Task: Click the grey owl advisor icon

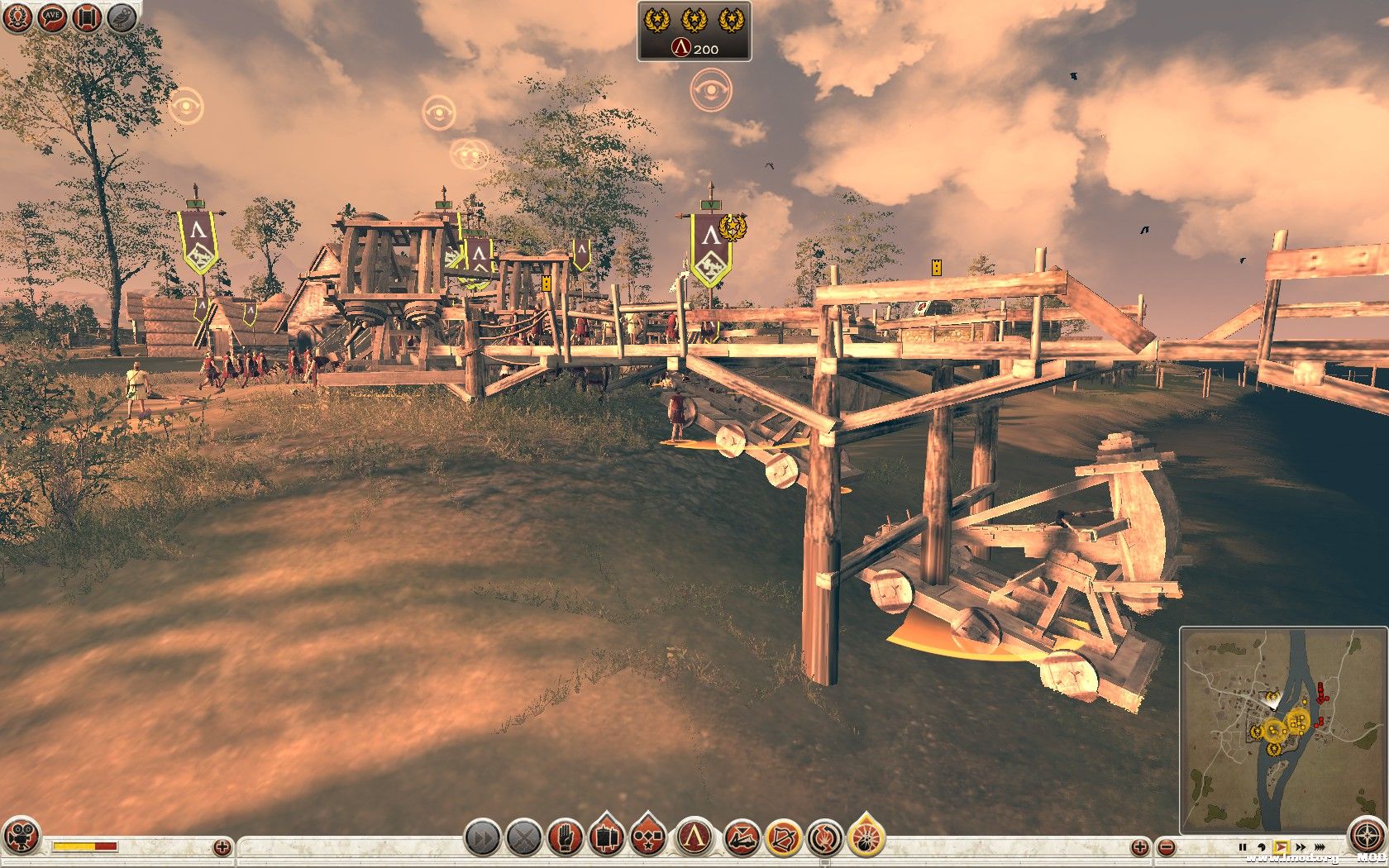Action: click(122, 18)
